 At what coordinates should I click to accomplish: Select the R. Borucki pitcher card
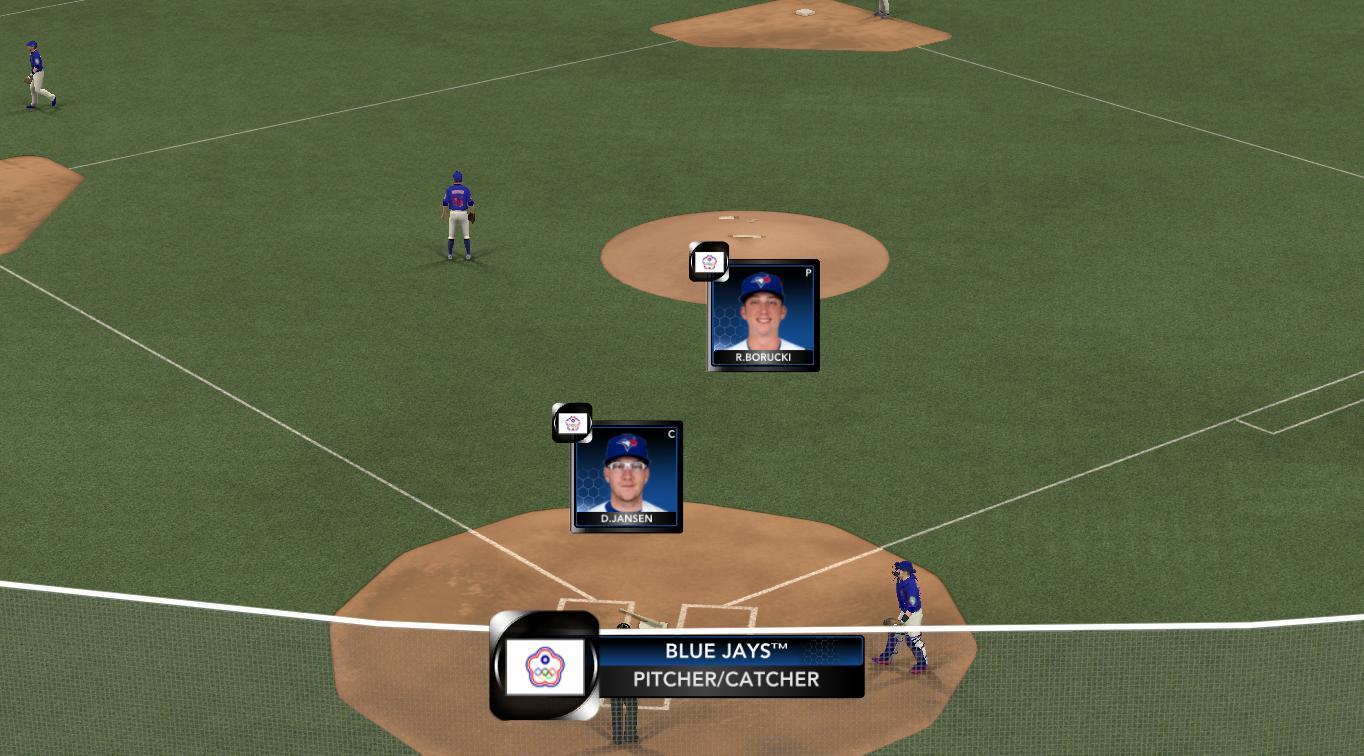tap(763, 315)
